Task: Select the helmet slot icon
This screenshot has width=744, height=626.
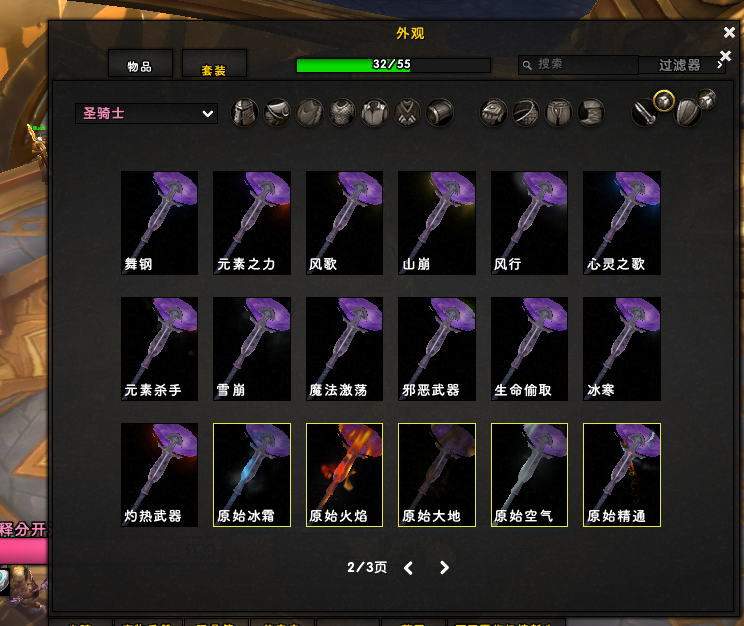Action: point(245,113)
